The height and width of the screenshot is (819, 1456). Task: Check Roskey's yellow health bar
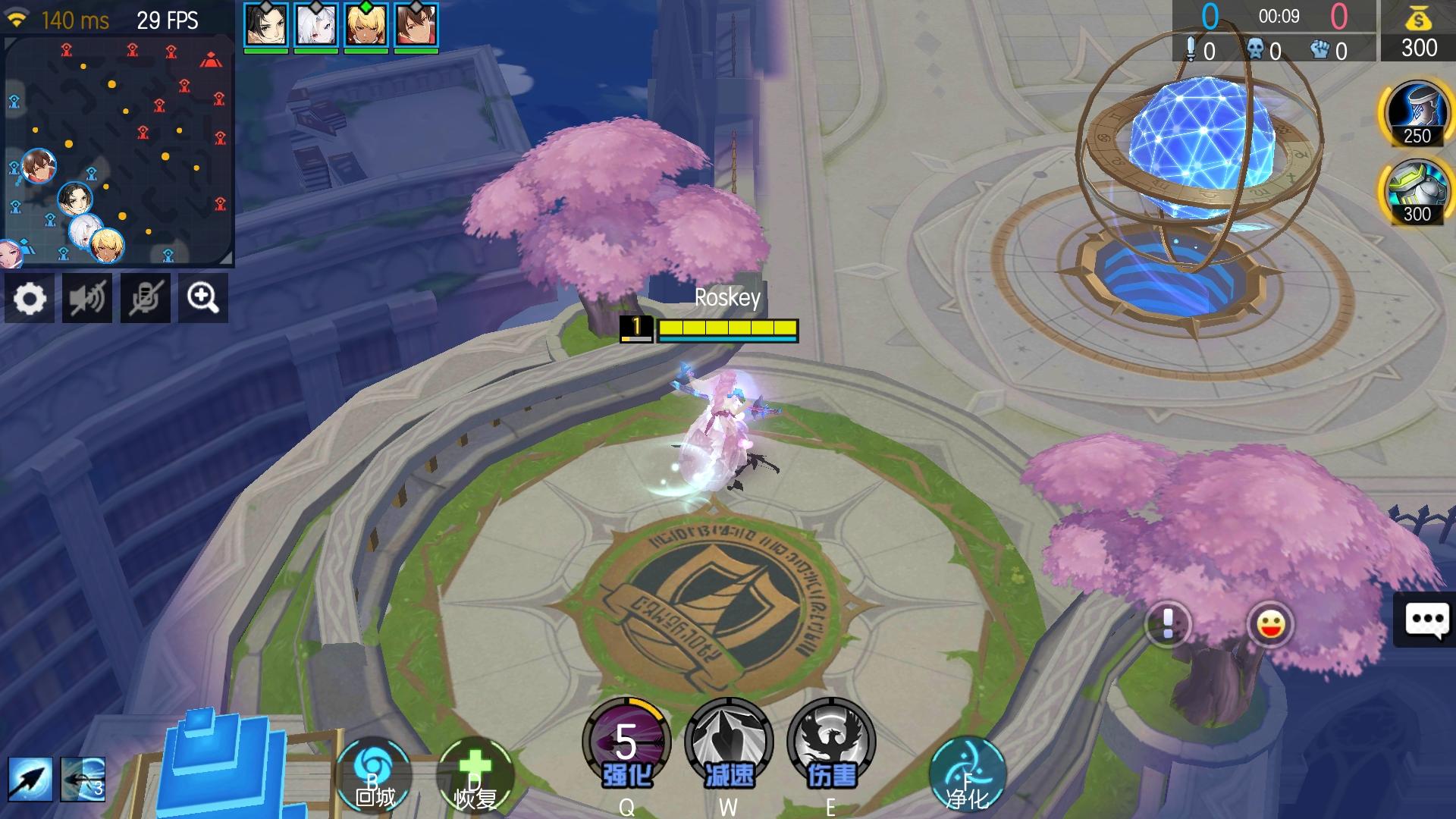pyautogui.click(x=730, y=328)
